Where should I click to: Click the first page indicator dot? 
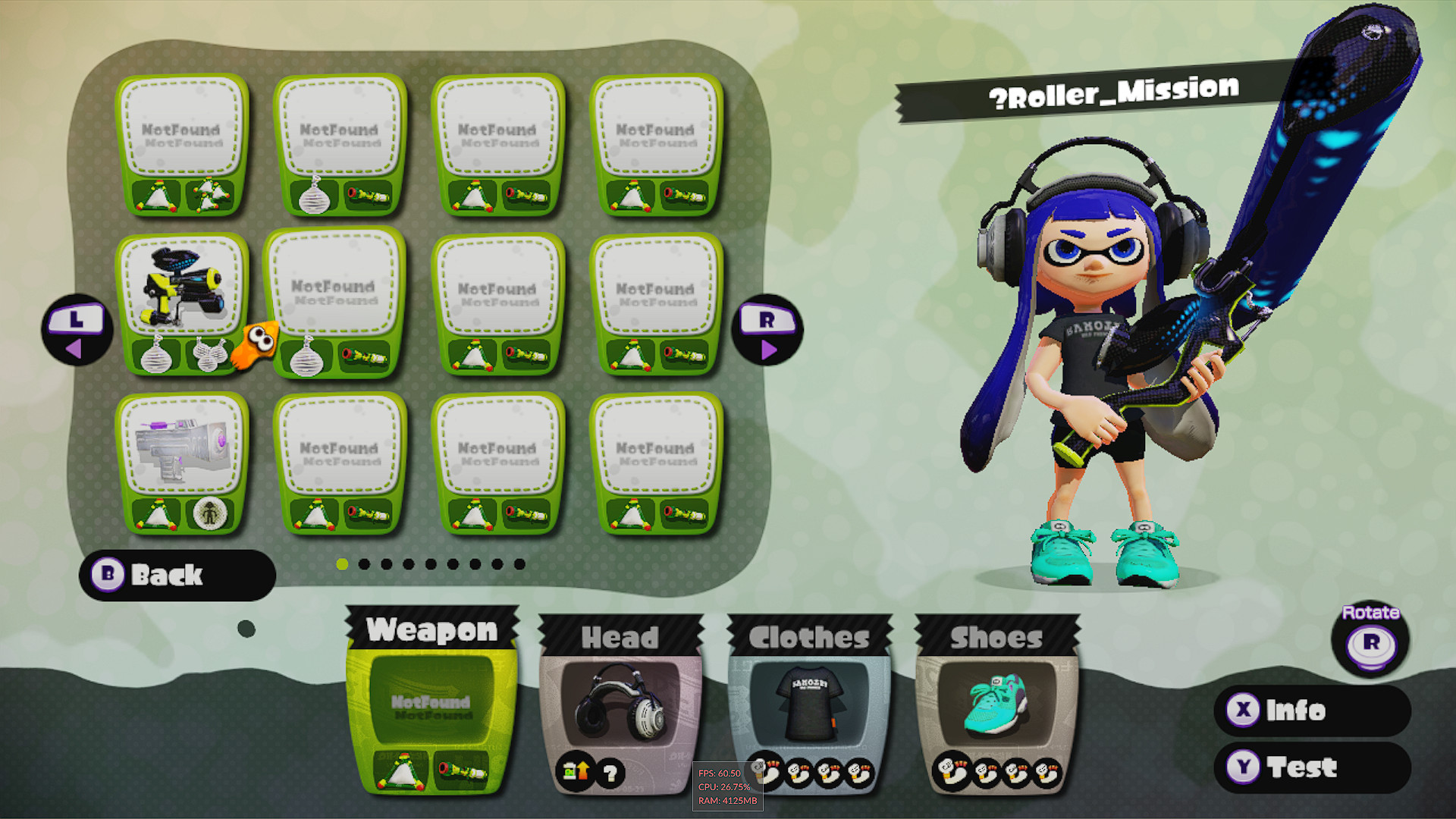[x=343, y=564]
